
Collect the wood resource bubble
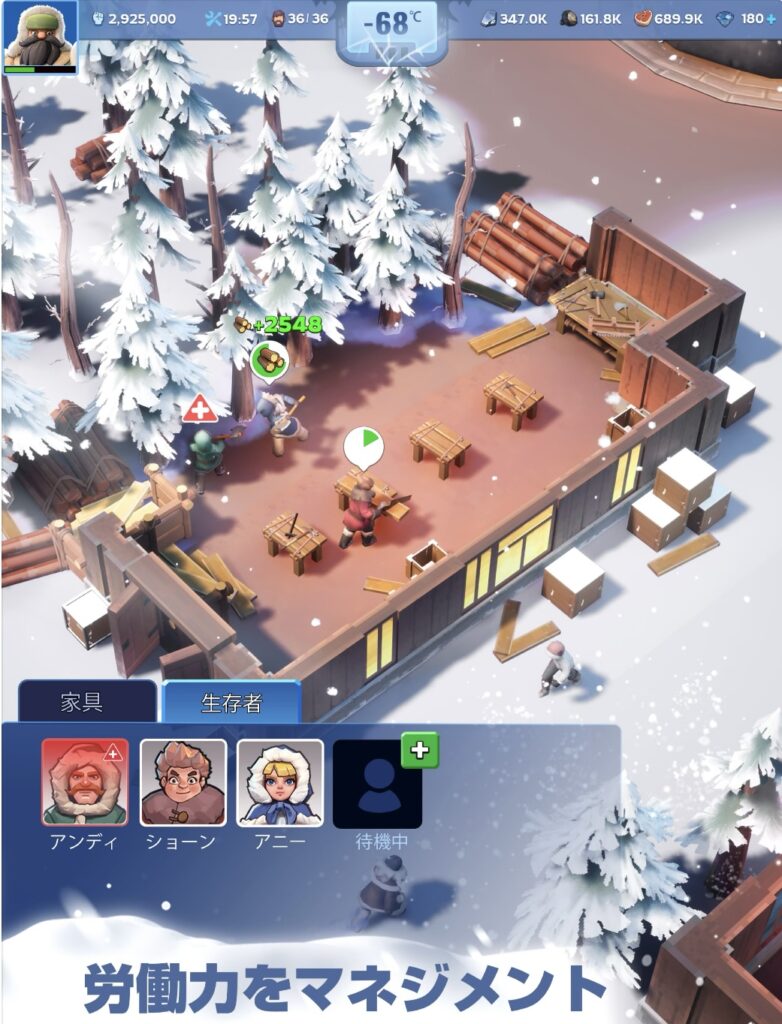269,359
